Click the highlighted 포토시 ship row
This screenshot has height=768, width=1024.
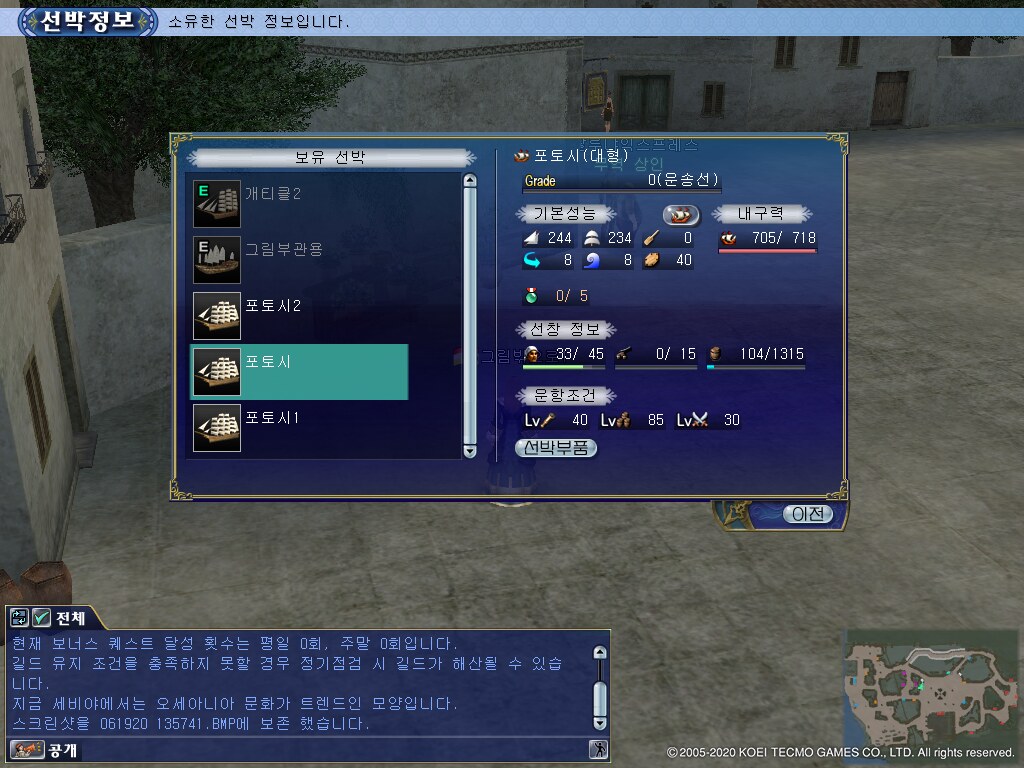click(300, 372)
